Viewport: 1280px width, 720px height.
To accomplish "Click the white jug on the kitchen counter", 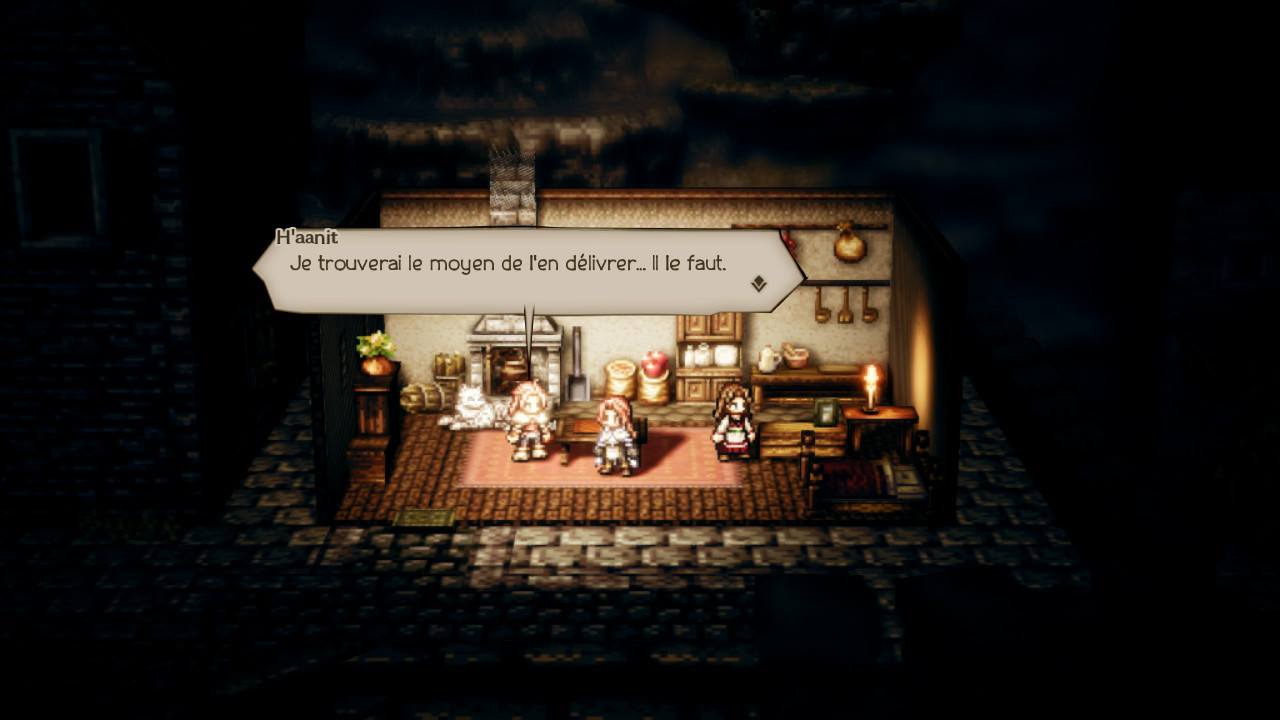I will (x=769, y=357).
